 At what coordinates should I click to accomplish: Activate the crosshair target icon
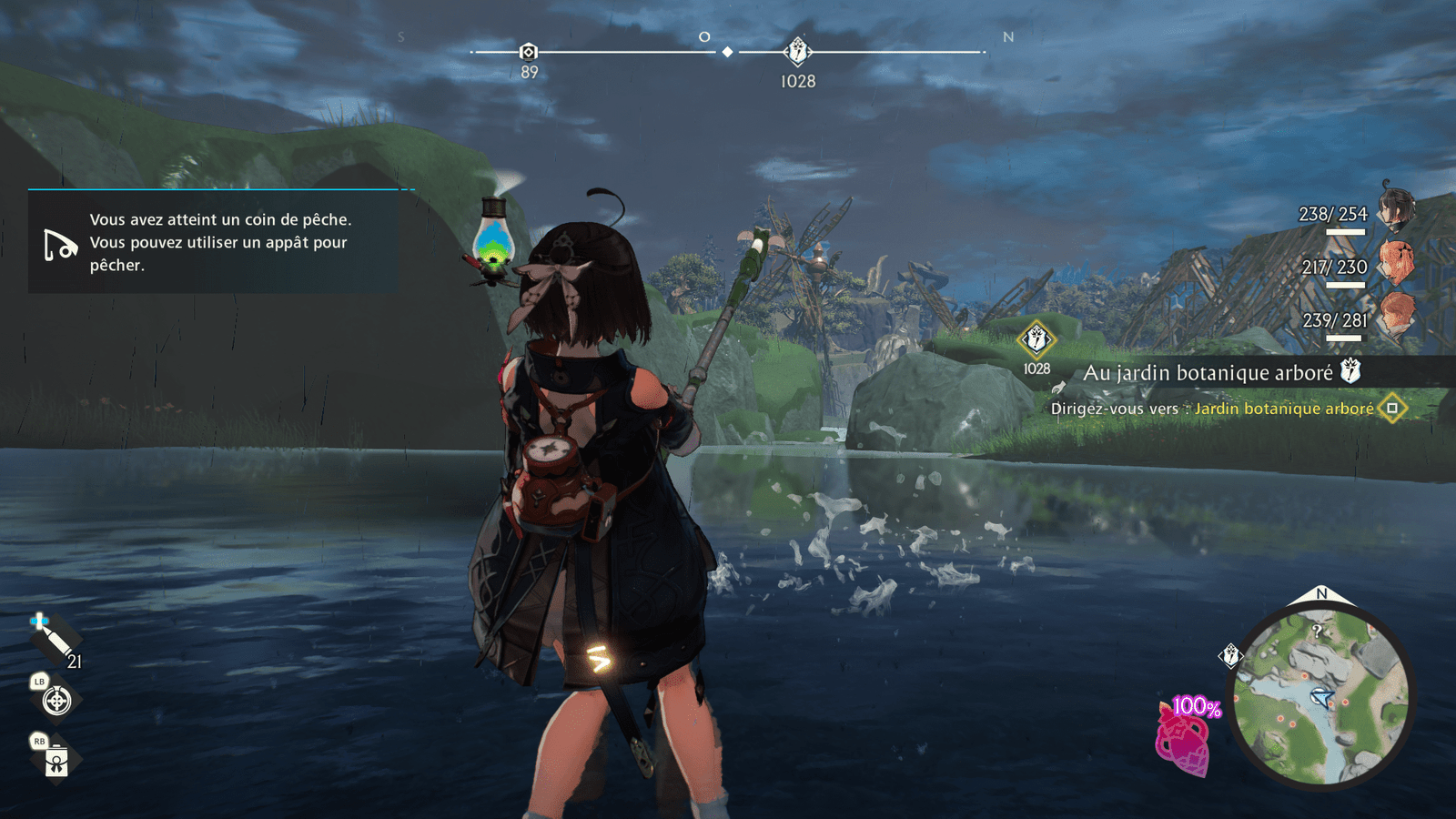pyautogui.click(x=56, y=701)
